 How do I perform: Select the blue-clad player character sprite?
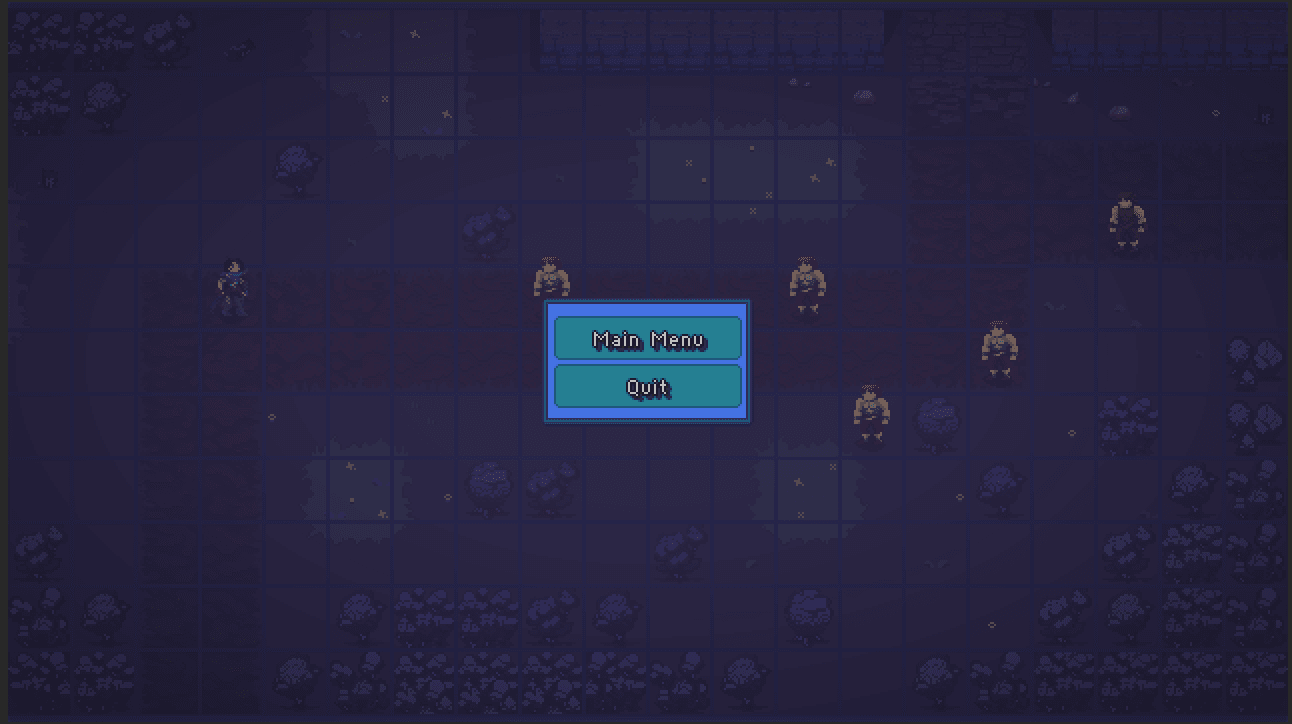coord(236,283)
